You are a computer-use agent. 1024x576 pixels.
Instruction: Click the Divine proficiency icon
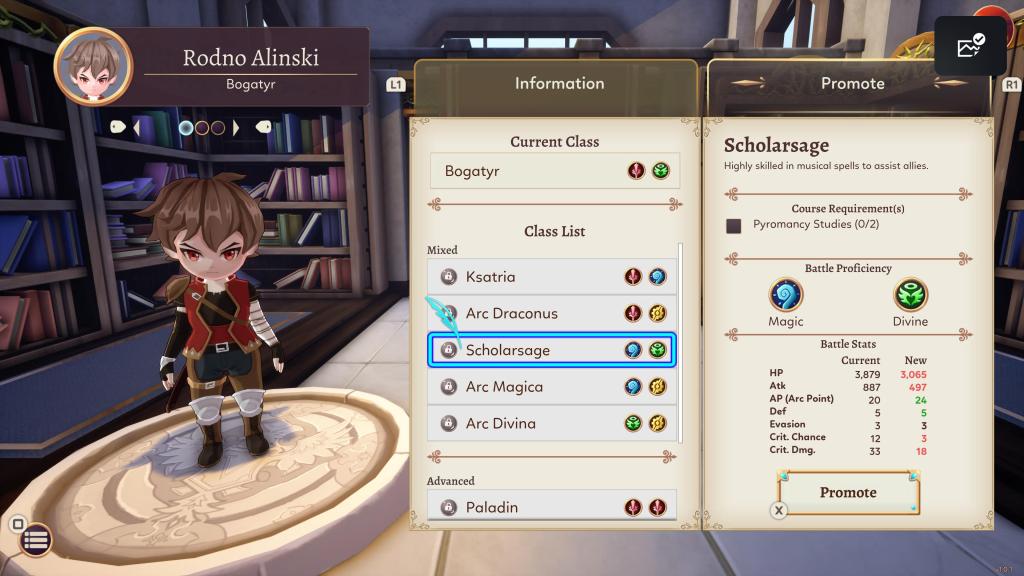click(910, 296)
